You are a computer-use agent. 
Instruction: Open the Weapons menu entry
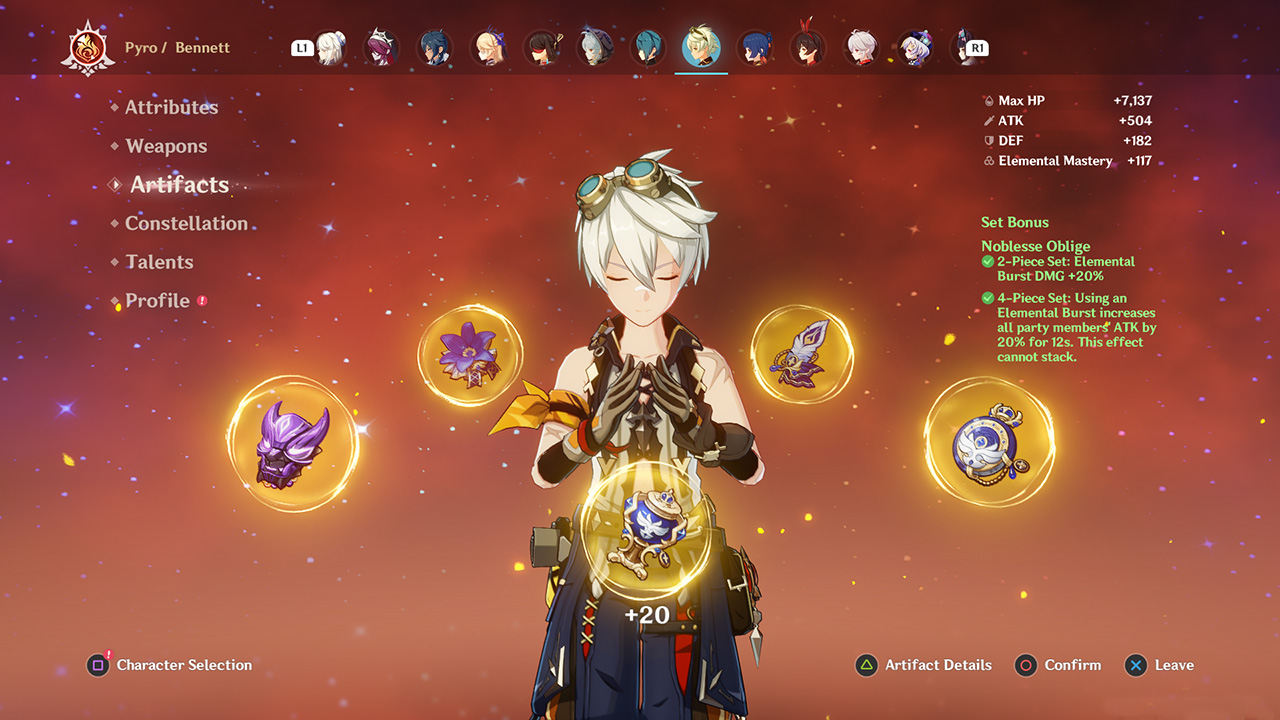coord(166,146)
